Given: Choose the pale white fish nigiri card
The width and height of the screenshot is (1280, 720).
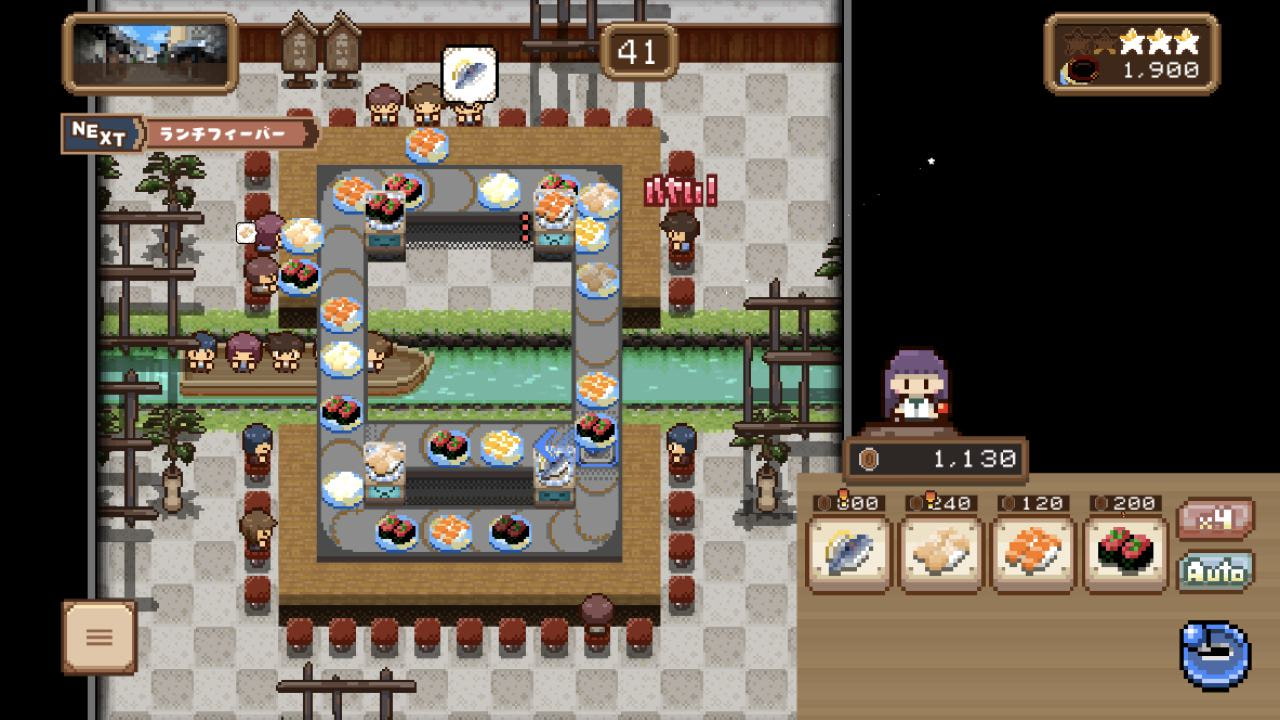Looking at the screenshot, I should point(939,553).
